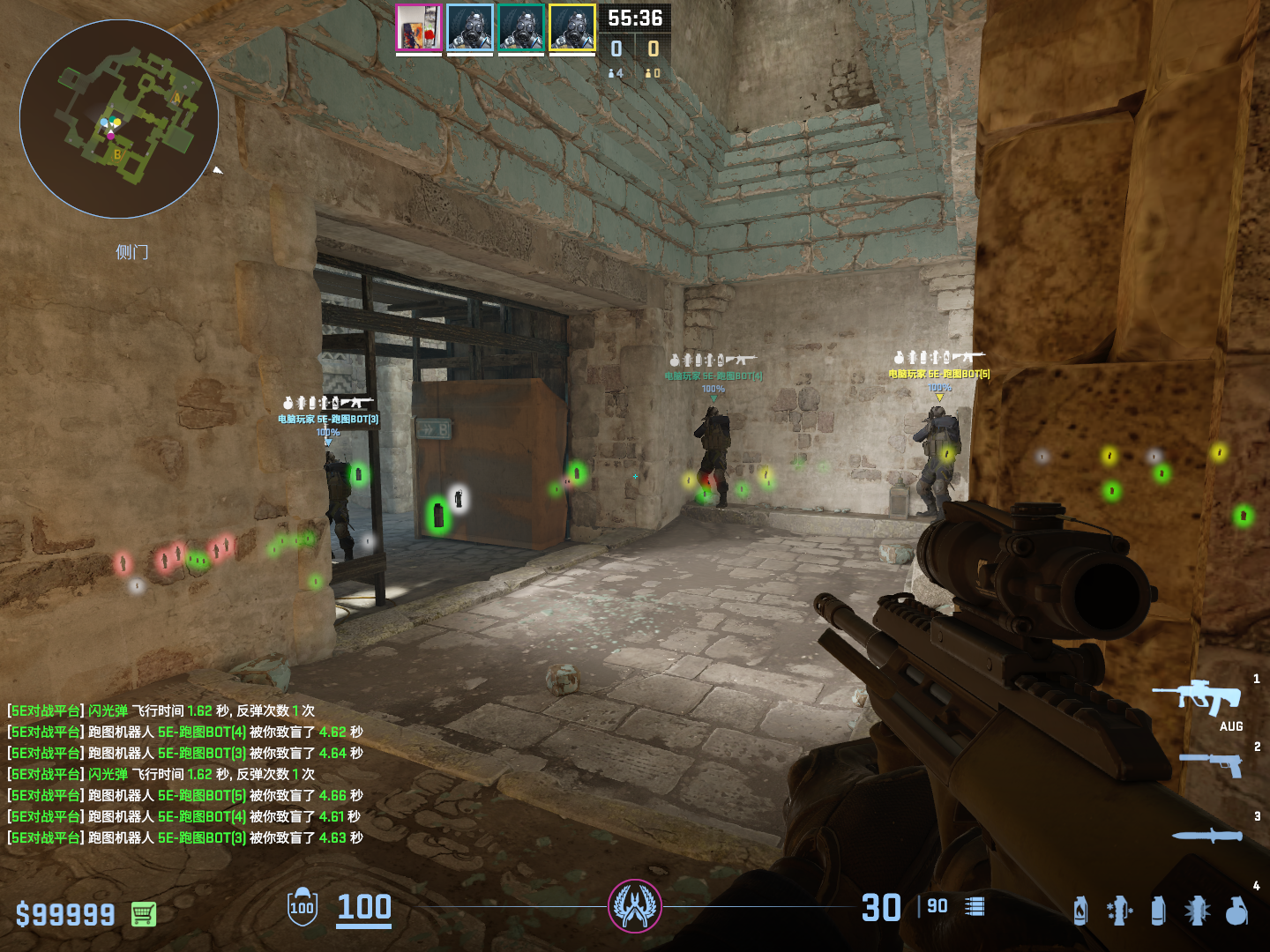Pick the smoke grenade icon

pos(1158,911)
